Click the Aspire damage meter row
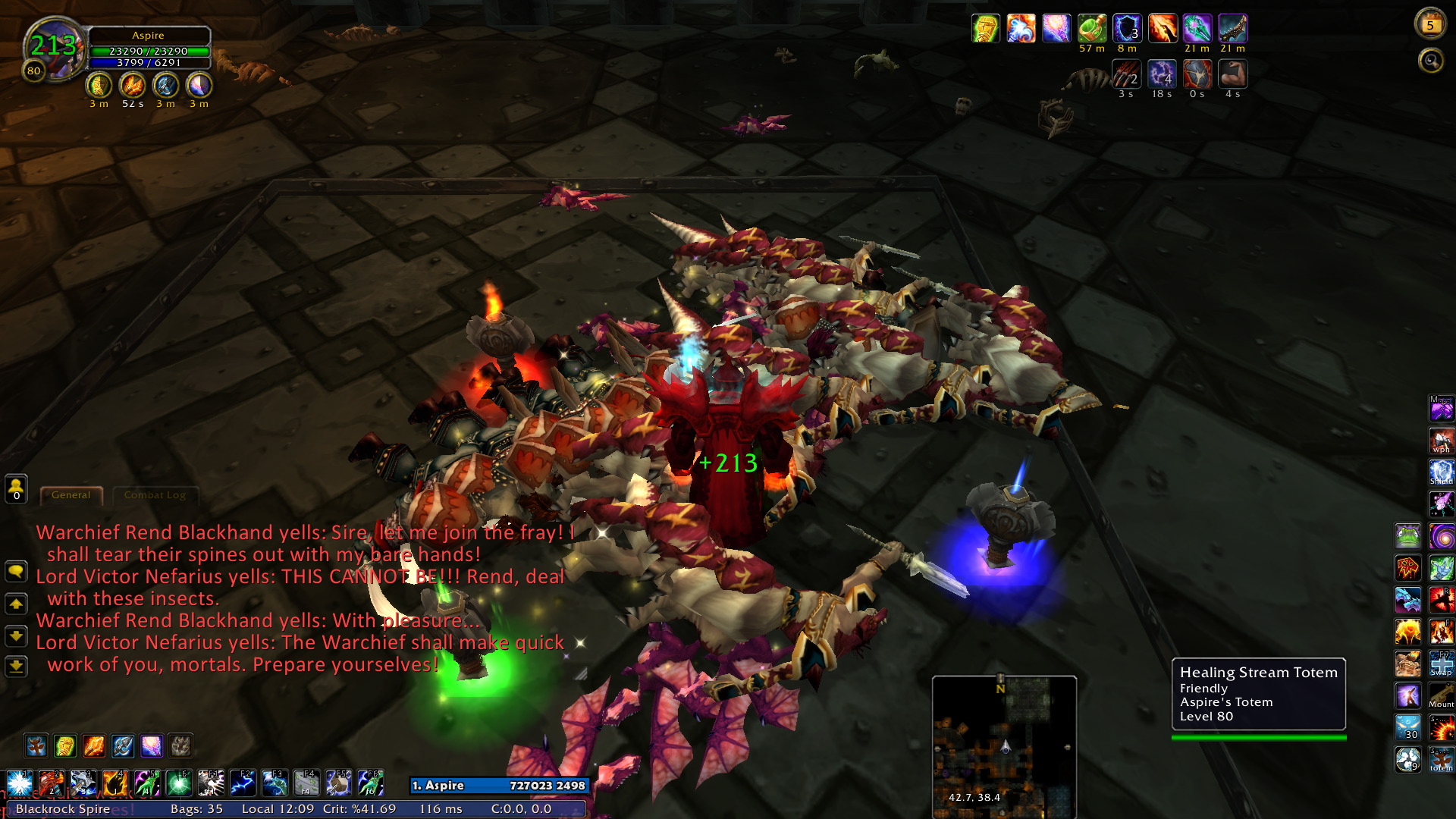This screenshot has width=1456, height=819. coord(499,786)
